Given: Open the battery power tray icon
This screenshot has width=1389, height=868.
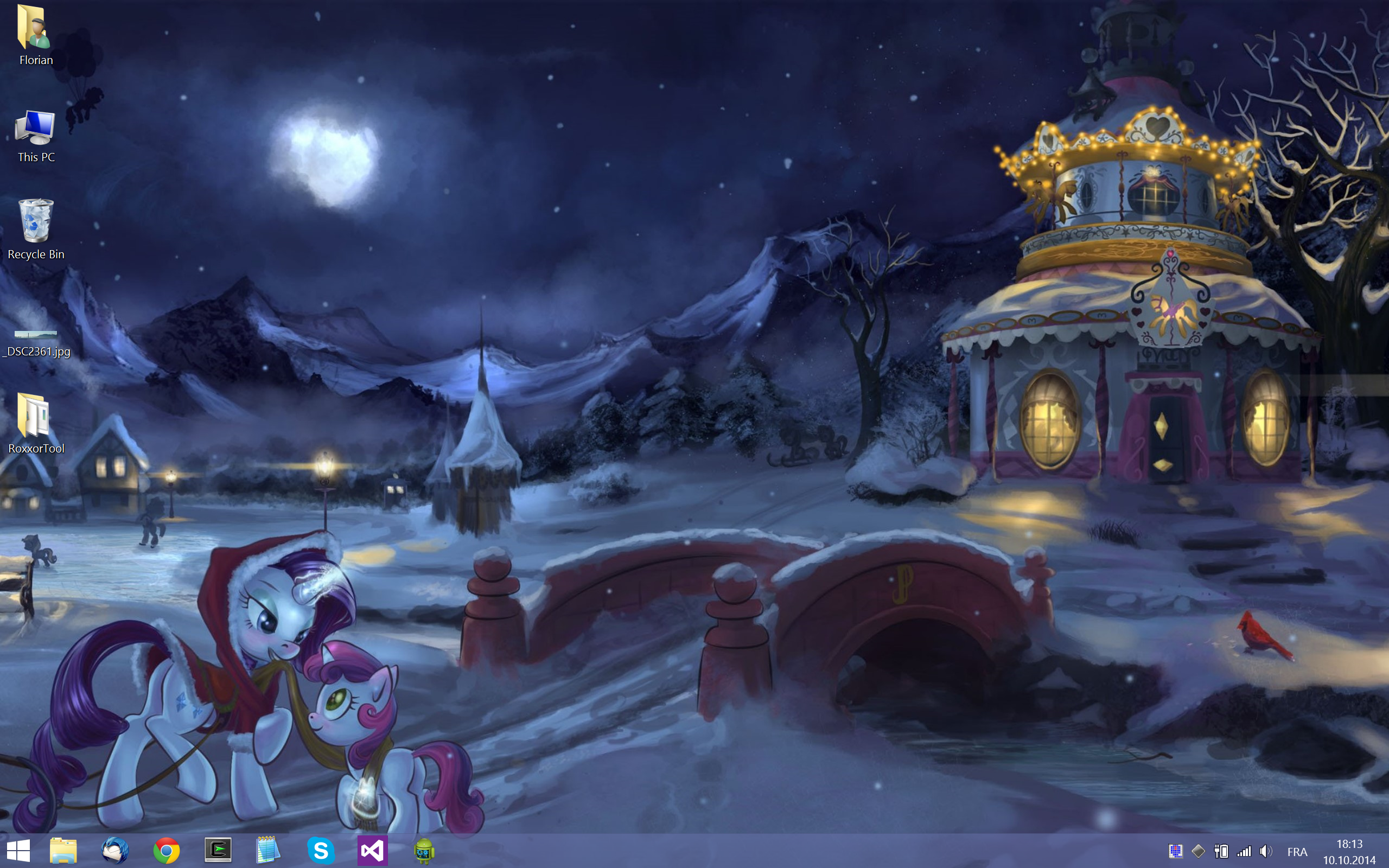Looking at the screenshot, I should click(1221, 851).
